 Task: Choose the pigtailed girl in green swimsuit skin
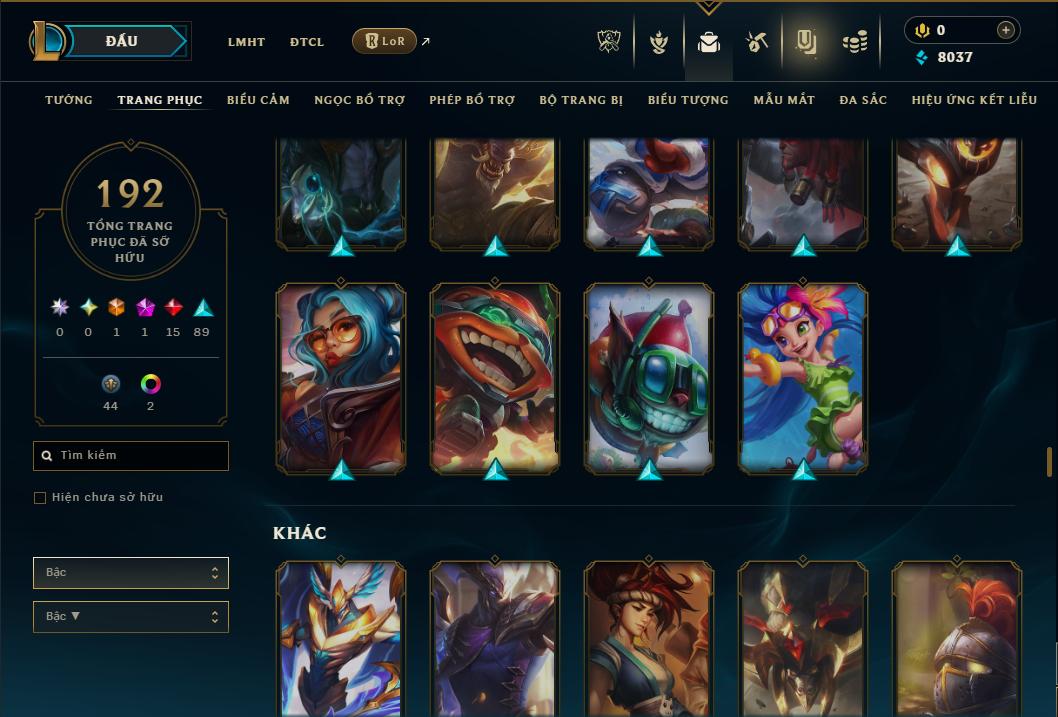(803, 377)
